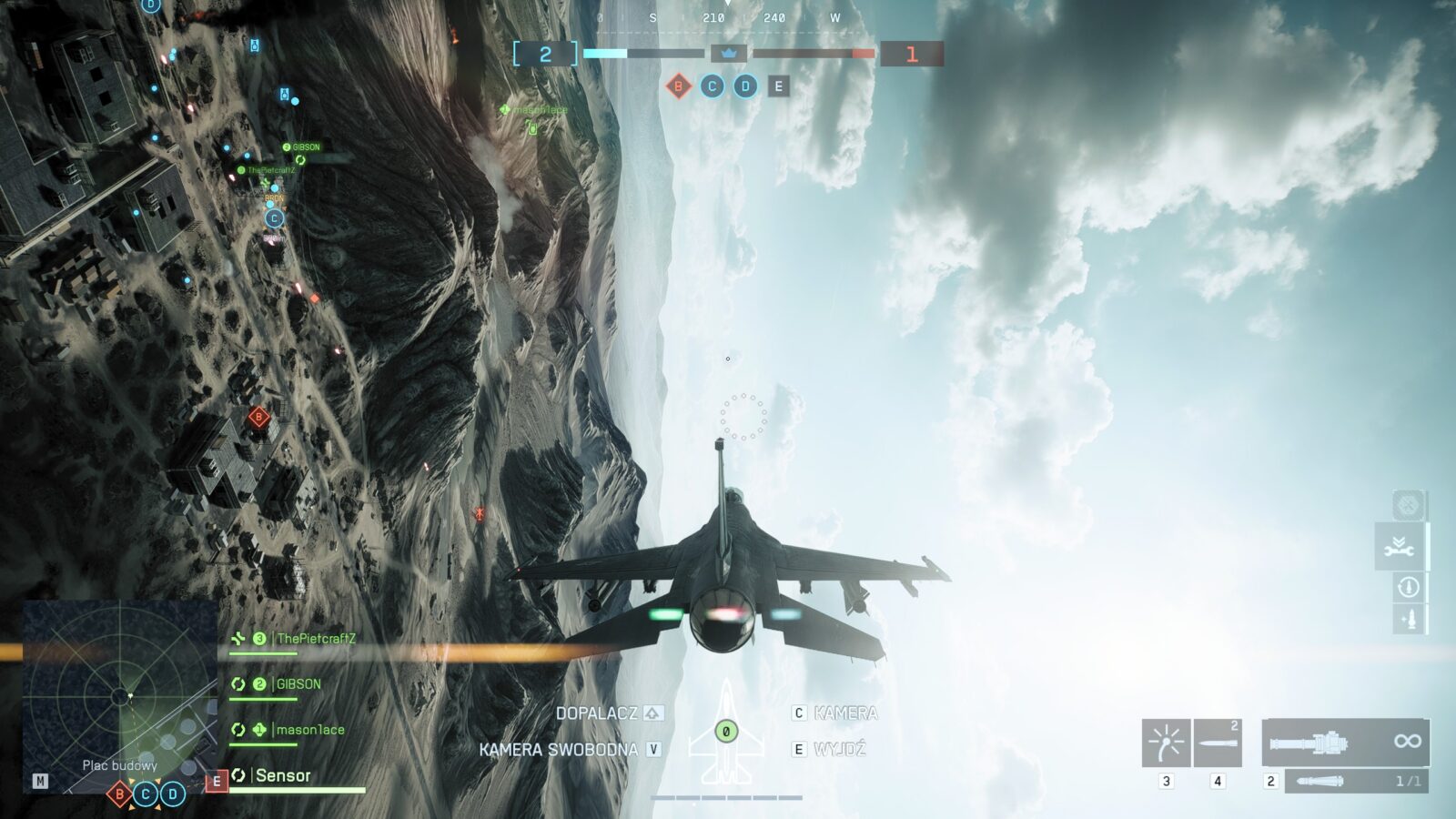Click objective C marker on the minimap
Screen dimensions: 1456x819
click(146, 794)
